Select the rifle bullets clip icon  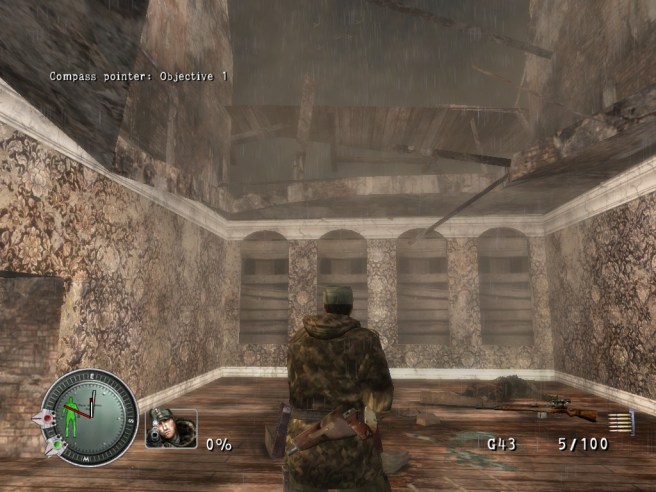pyautogui.click(x=620, y=423)
